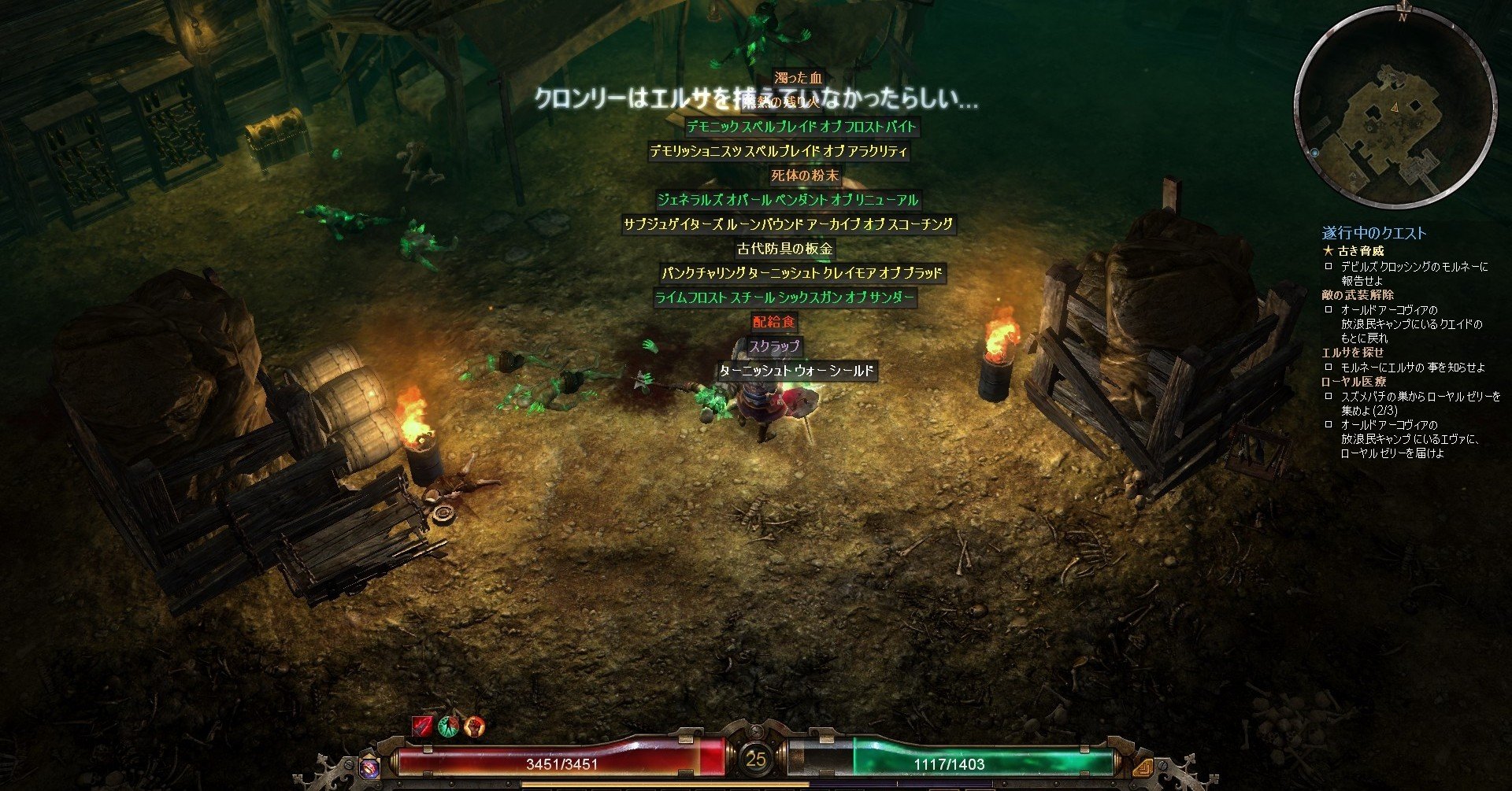Click the star icon beside 古き脅威 quest
The image size is (1512, 791).
(x=1329, y=251)
